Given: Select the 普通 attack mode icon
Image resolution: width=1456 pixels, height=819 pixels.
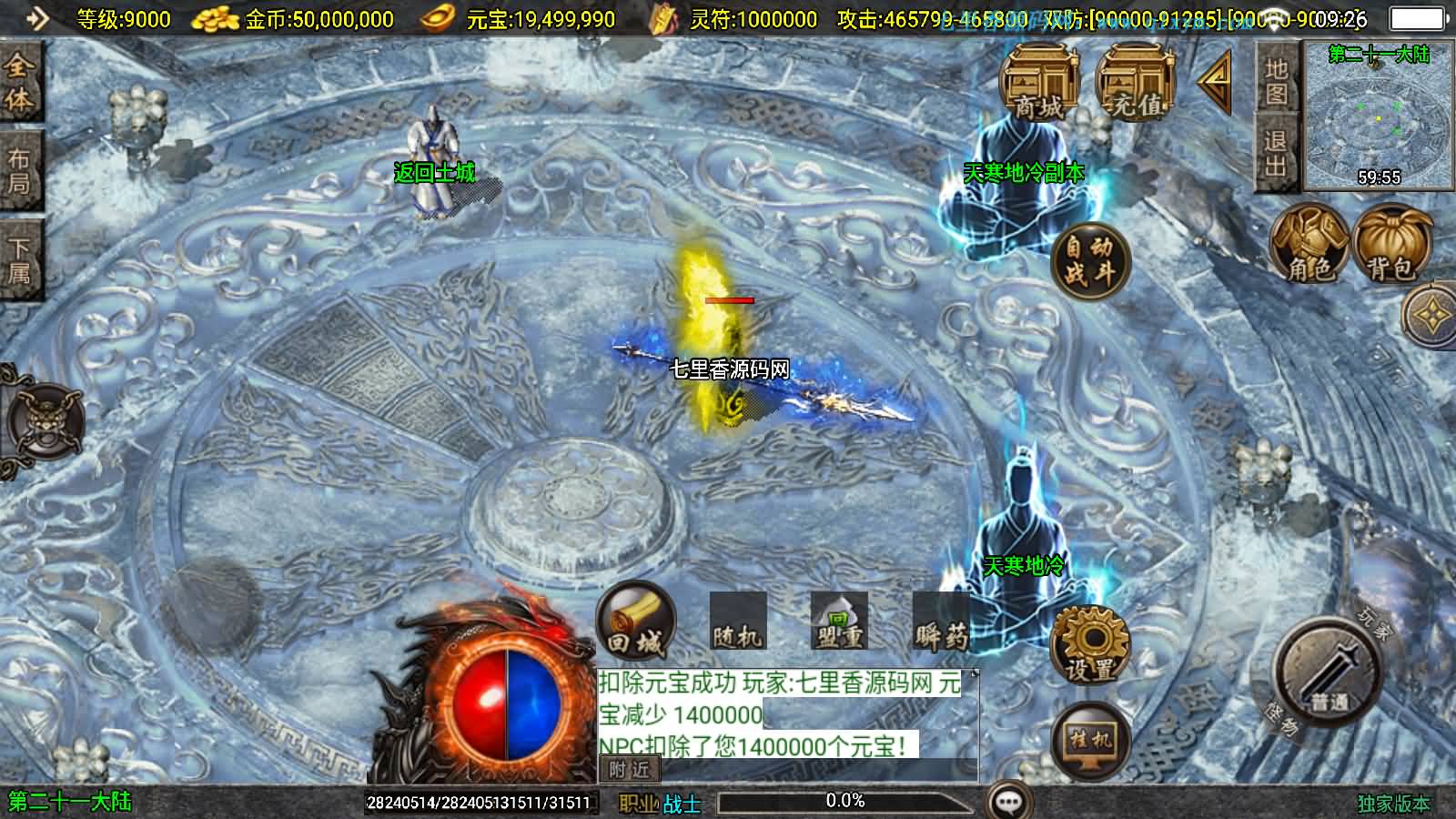Looking at the screenshot, I should tap(1324, 669).
